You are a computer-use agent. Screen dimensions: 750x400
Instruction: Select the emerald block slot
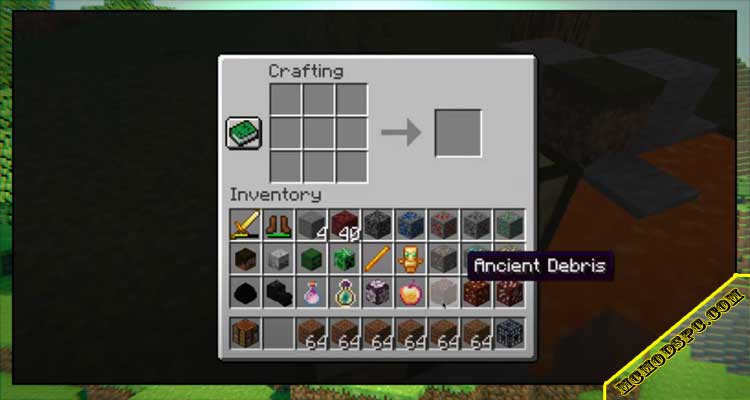click(x=344, y=260)
